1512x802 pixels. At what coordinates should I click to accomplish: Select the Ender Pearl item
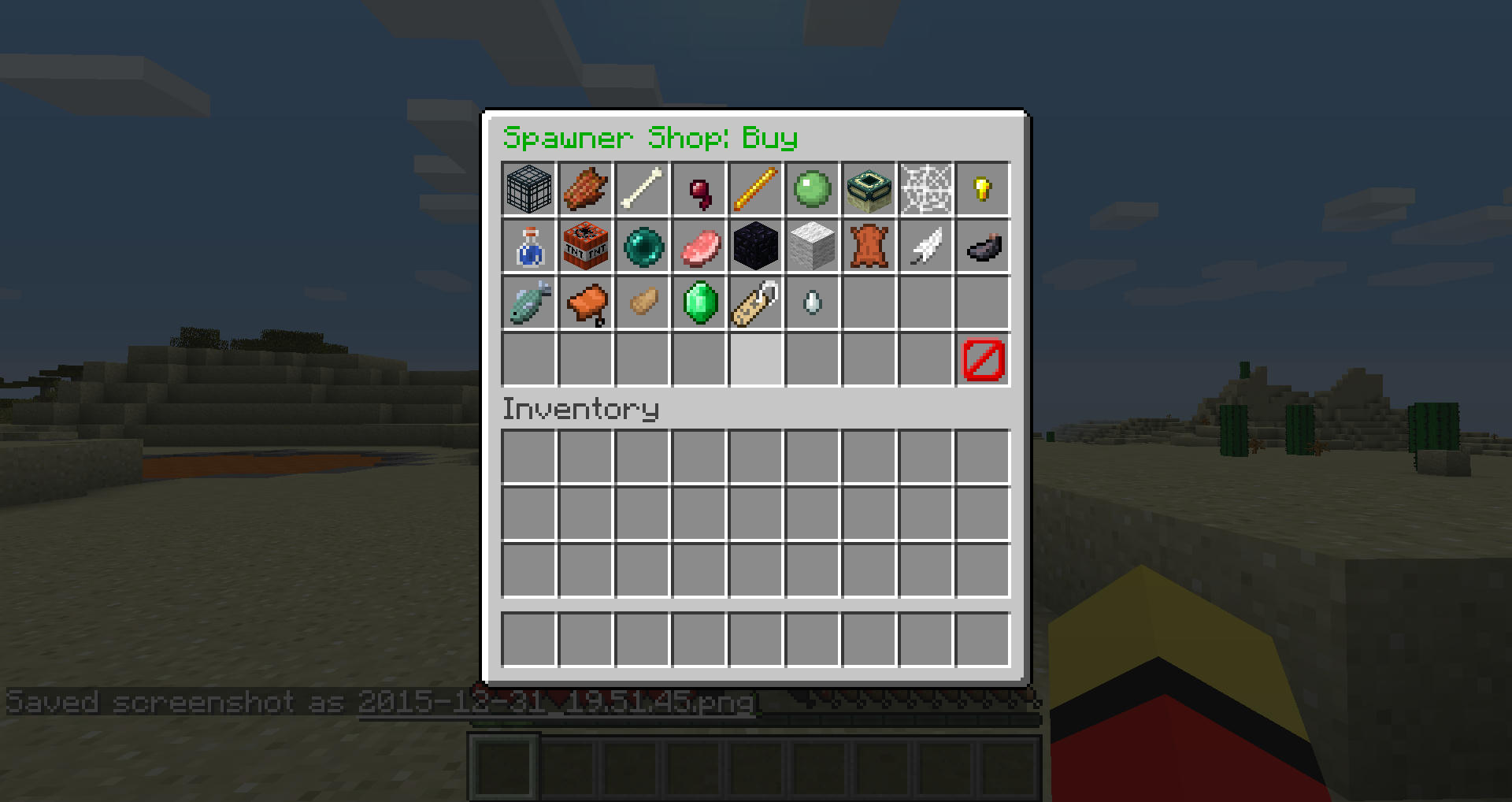643,246
